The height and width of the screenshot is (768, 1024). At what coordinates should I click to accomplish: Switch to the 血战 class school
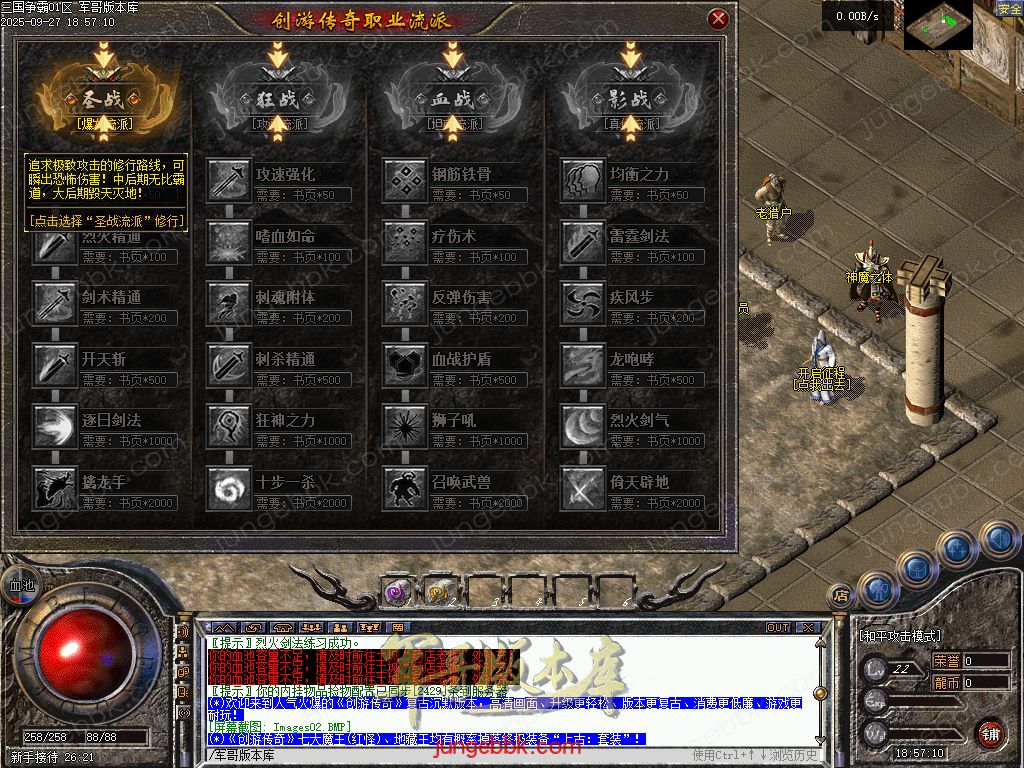pyautogui.click(x=453, y=99)
